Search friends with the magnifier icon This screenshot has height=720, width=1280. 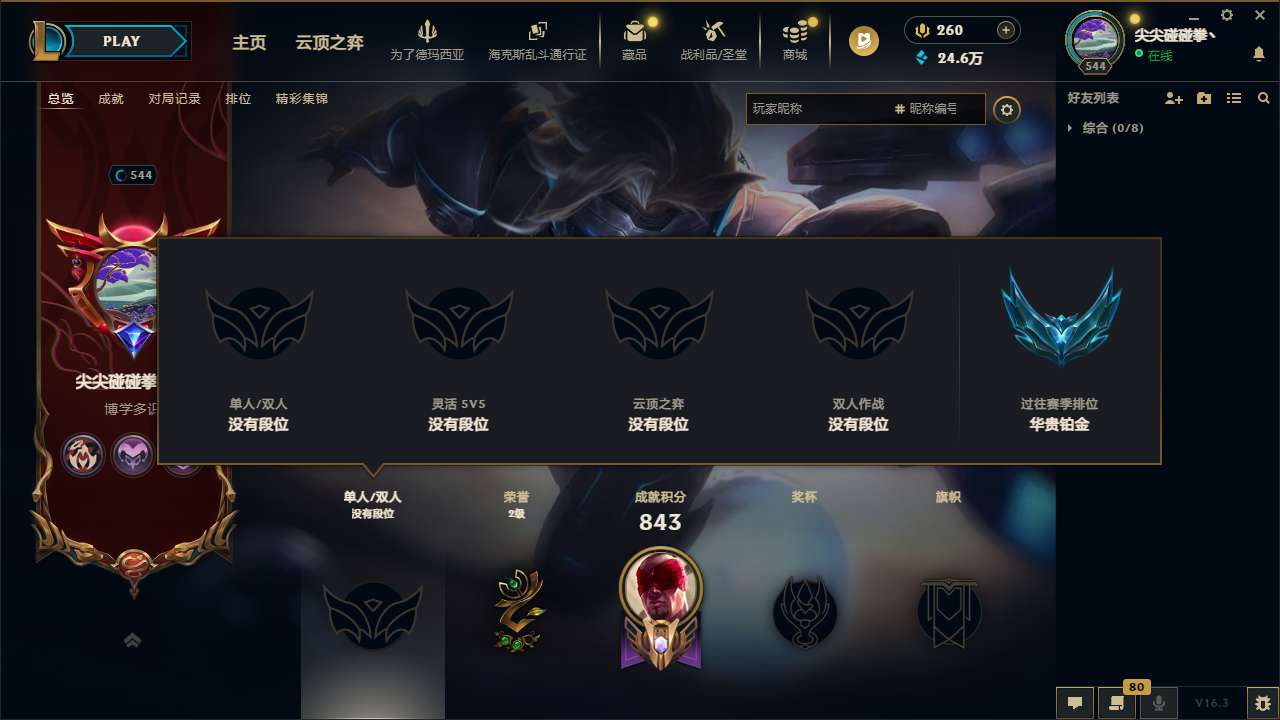pos(1264,98)
